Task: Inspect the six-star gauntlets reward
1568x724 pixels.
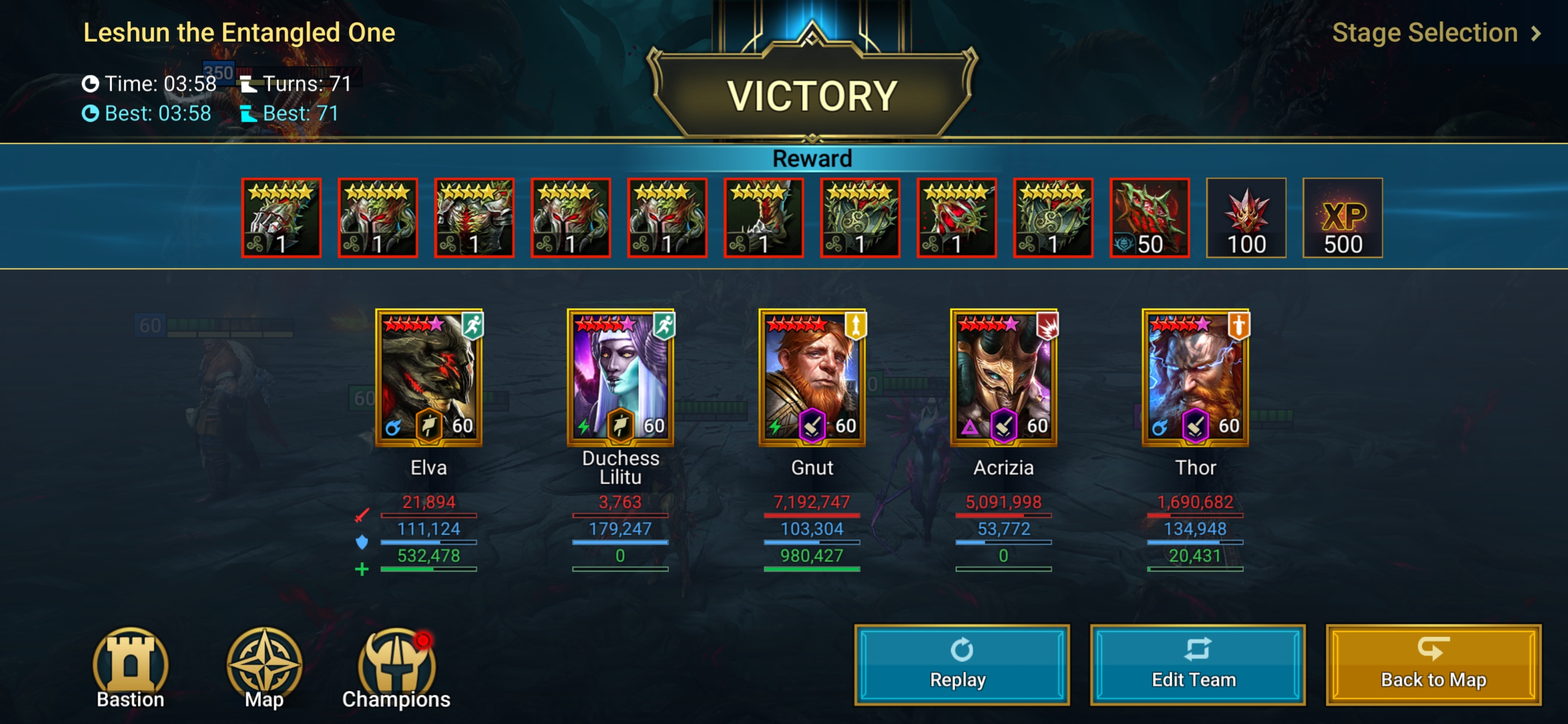Action: 281,218
